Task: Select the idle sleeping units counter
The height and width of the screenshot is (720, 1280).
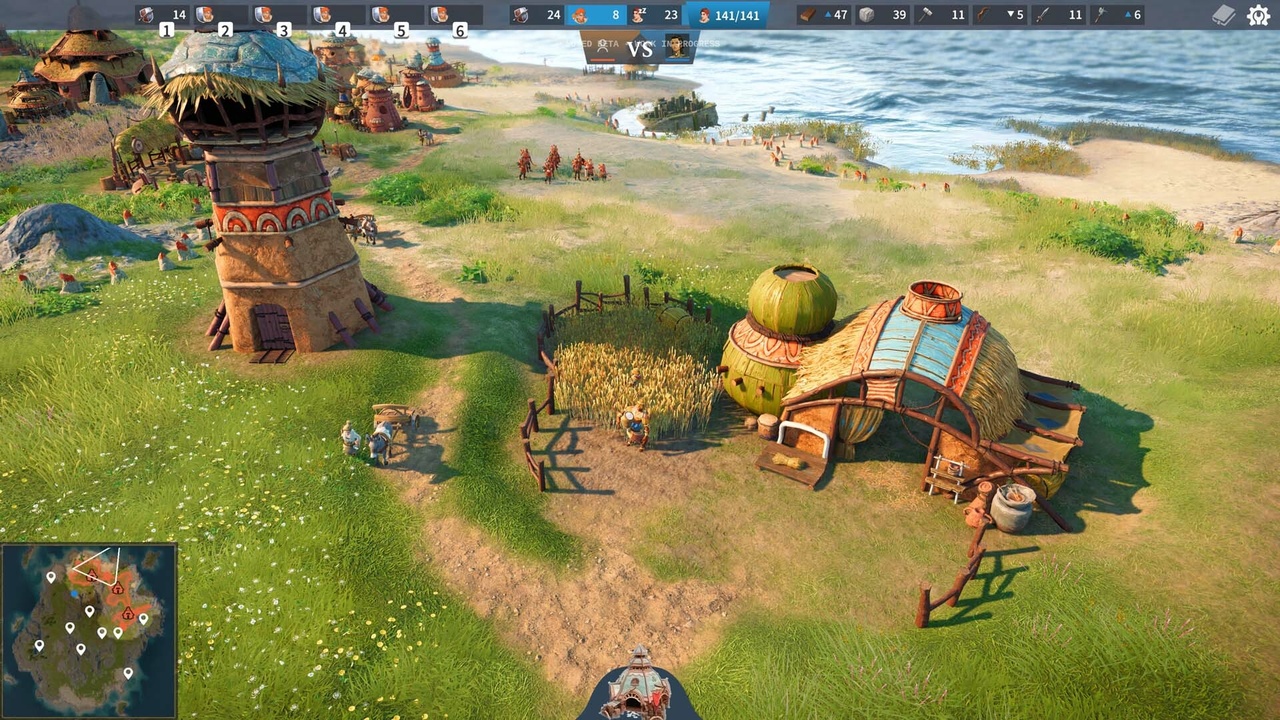Action: [x=656, y=15]
